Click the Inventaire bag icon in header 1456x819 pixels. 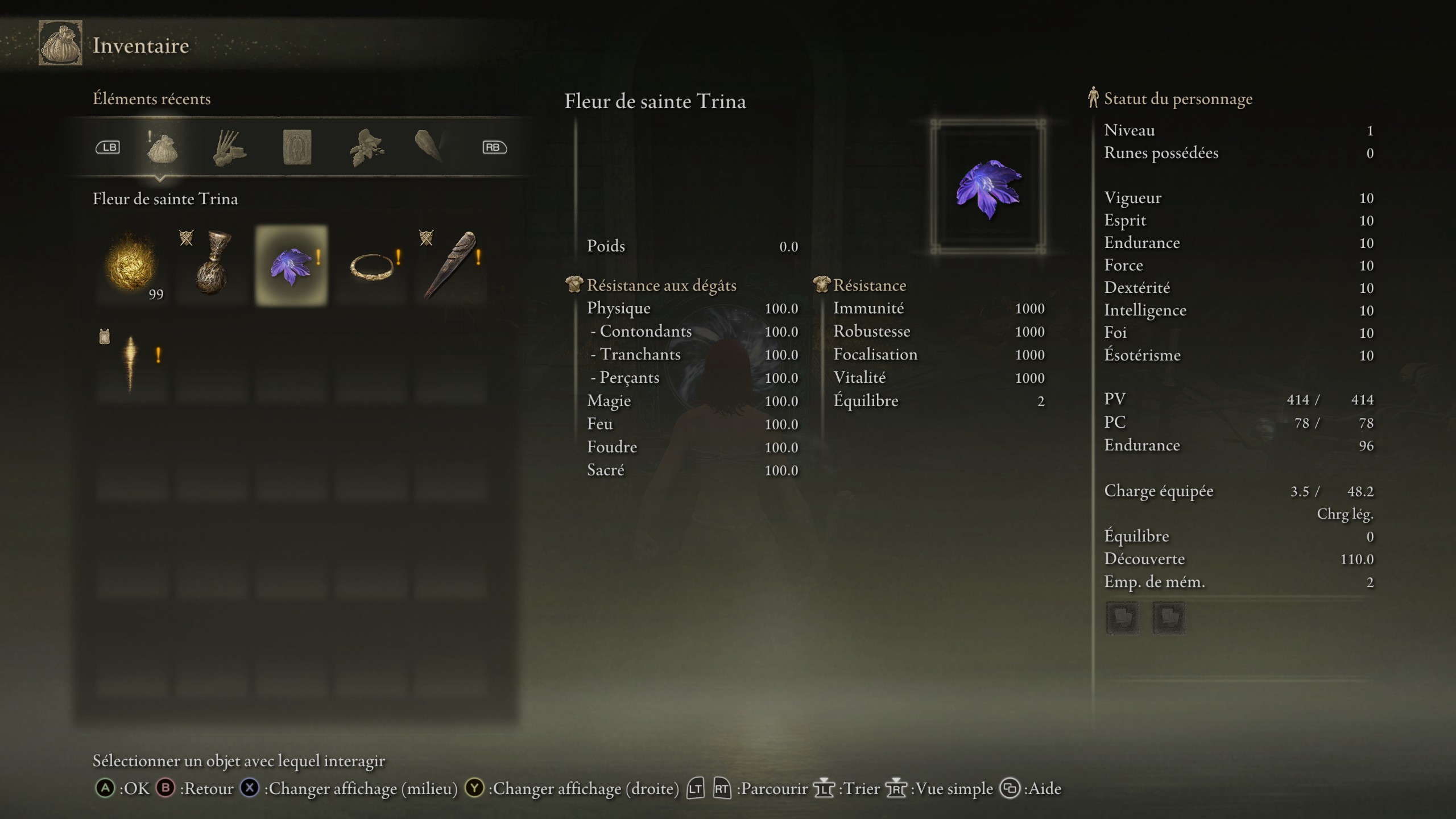tap(60, 44)
